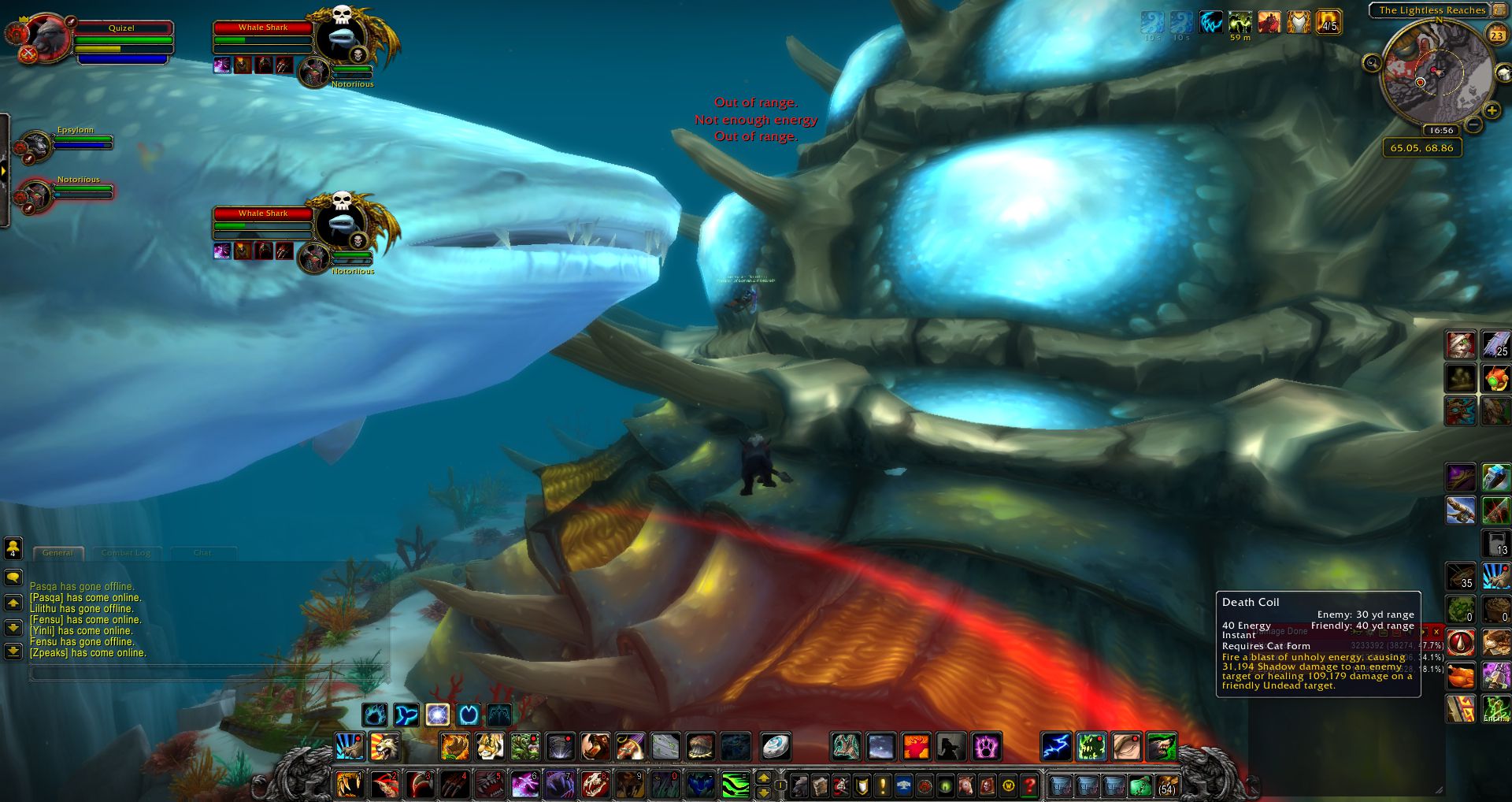Use the purple sparkle ability in slot 6
This screenshot has width=1512, height=802.
525,785
